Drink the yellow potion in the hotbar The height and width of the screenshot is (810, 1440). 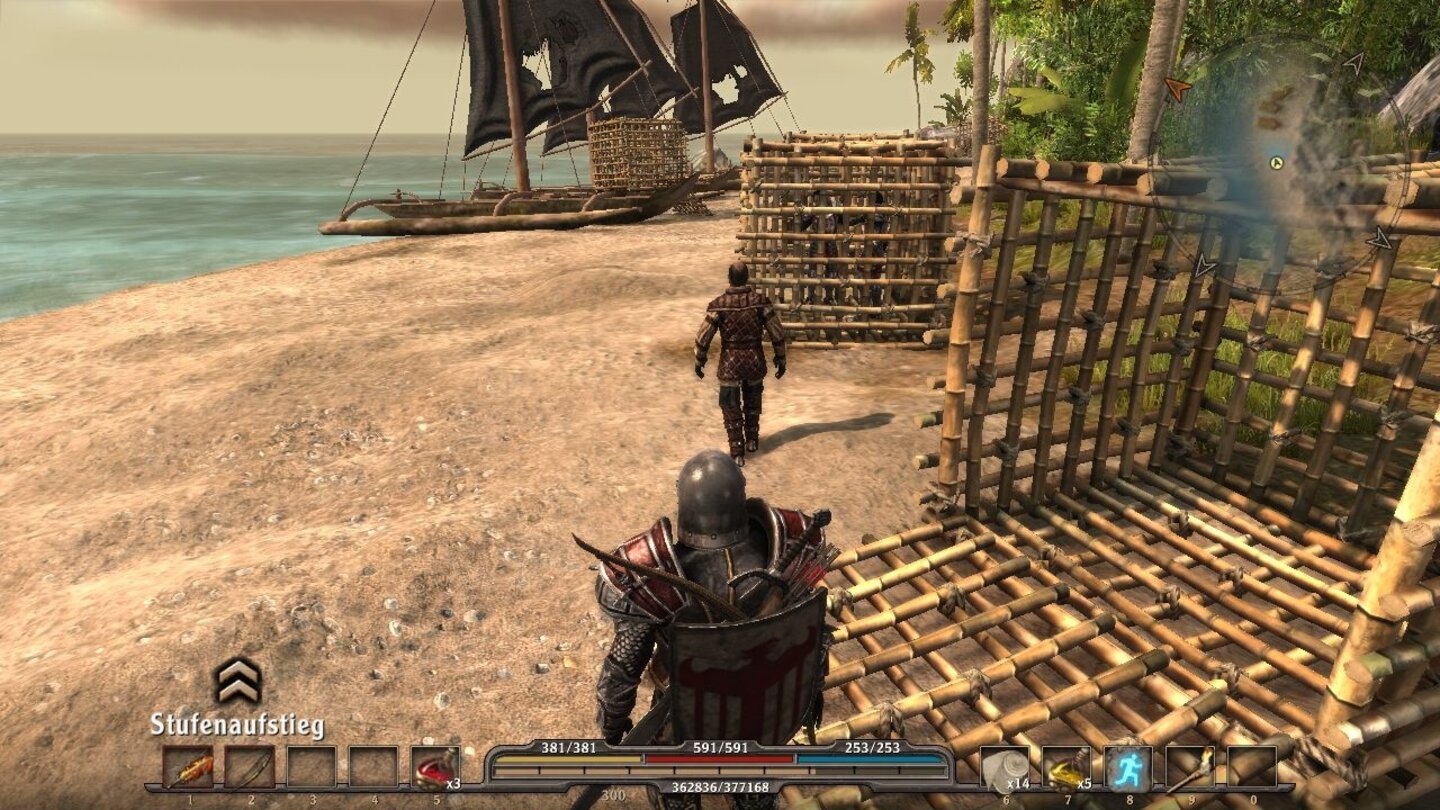tap(1066, 769)
